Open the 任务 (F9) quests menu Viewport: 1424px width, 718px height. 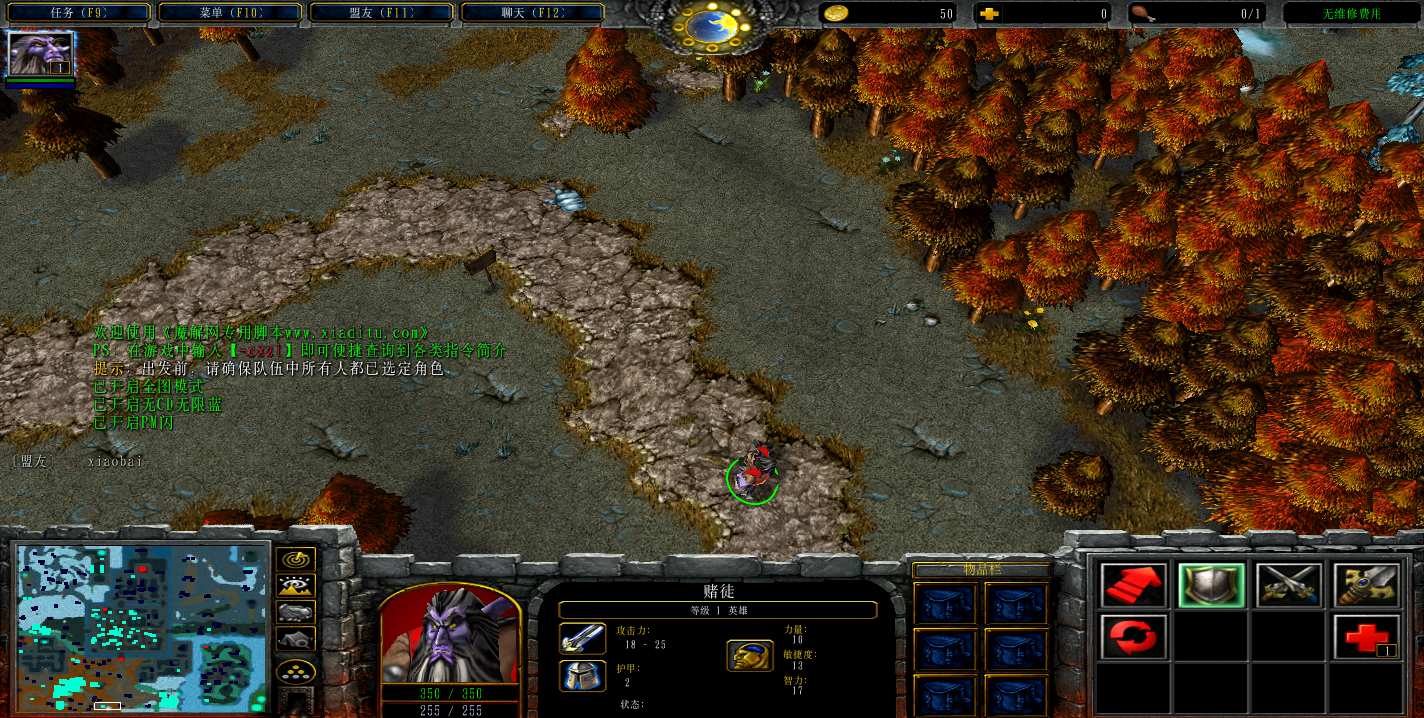pos(77,13)
